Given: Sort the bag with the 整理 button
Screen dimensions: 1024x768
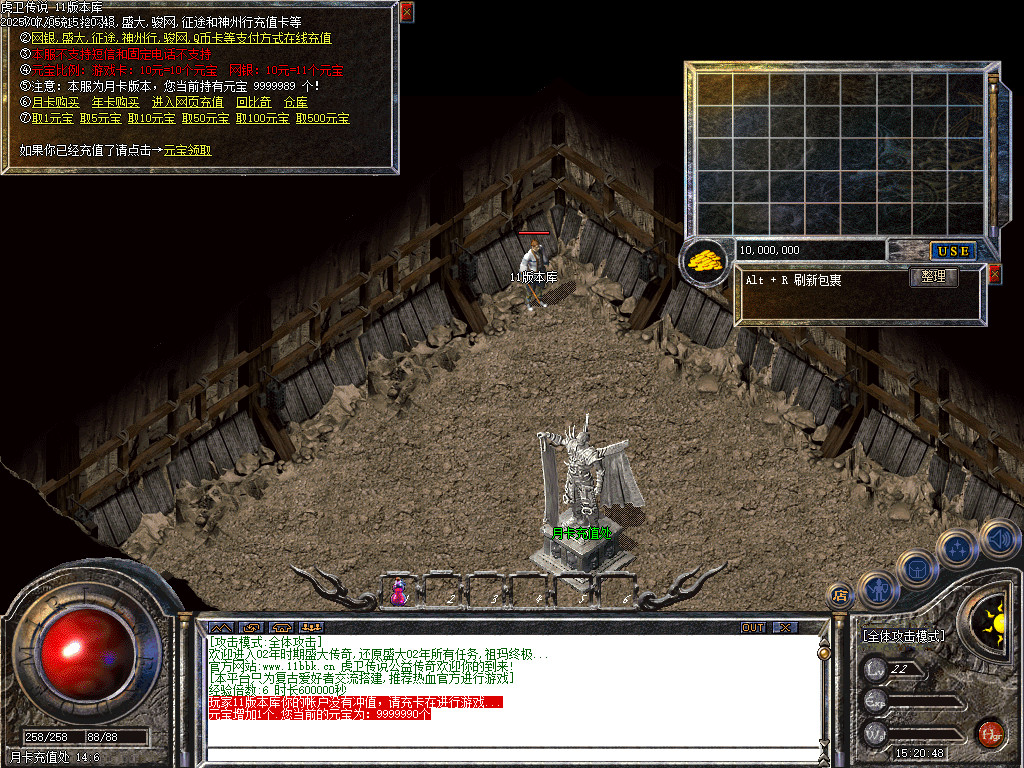Looking at the screenshot, I should [933, 277].
